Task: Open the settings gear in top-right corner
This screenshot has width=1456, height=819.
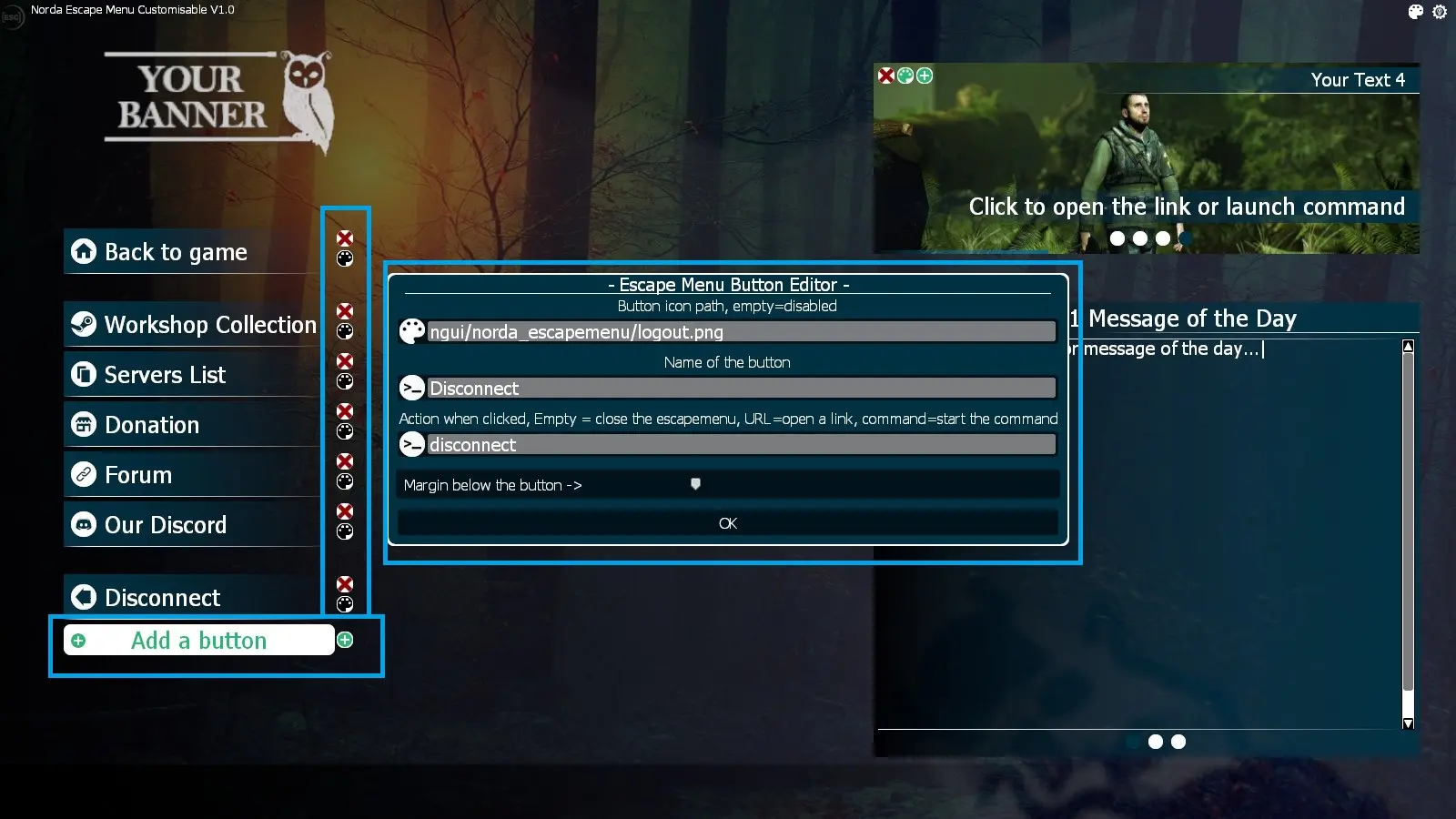Action: [1439, 12]
